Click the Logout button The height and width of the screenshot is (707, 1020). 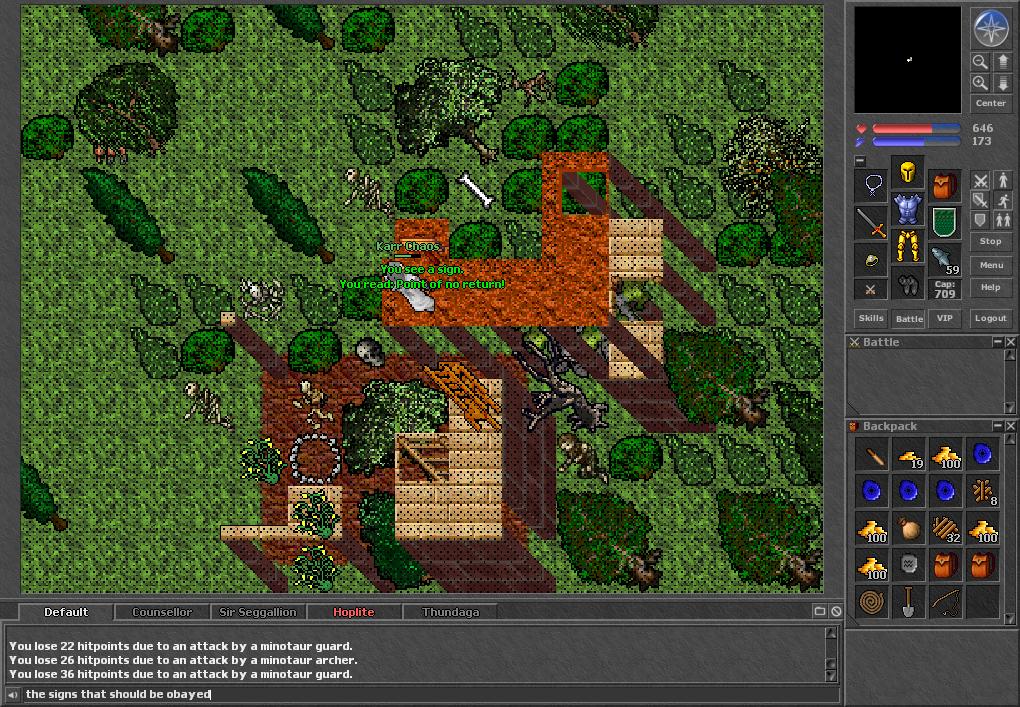tap(990, 318)
